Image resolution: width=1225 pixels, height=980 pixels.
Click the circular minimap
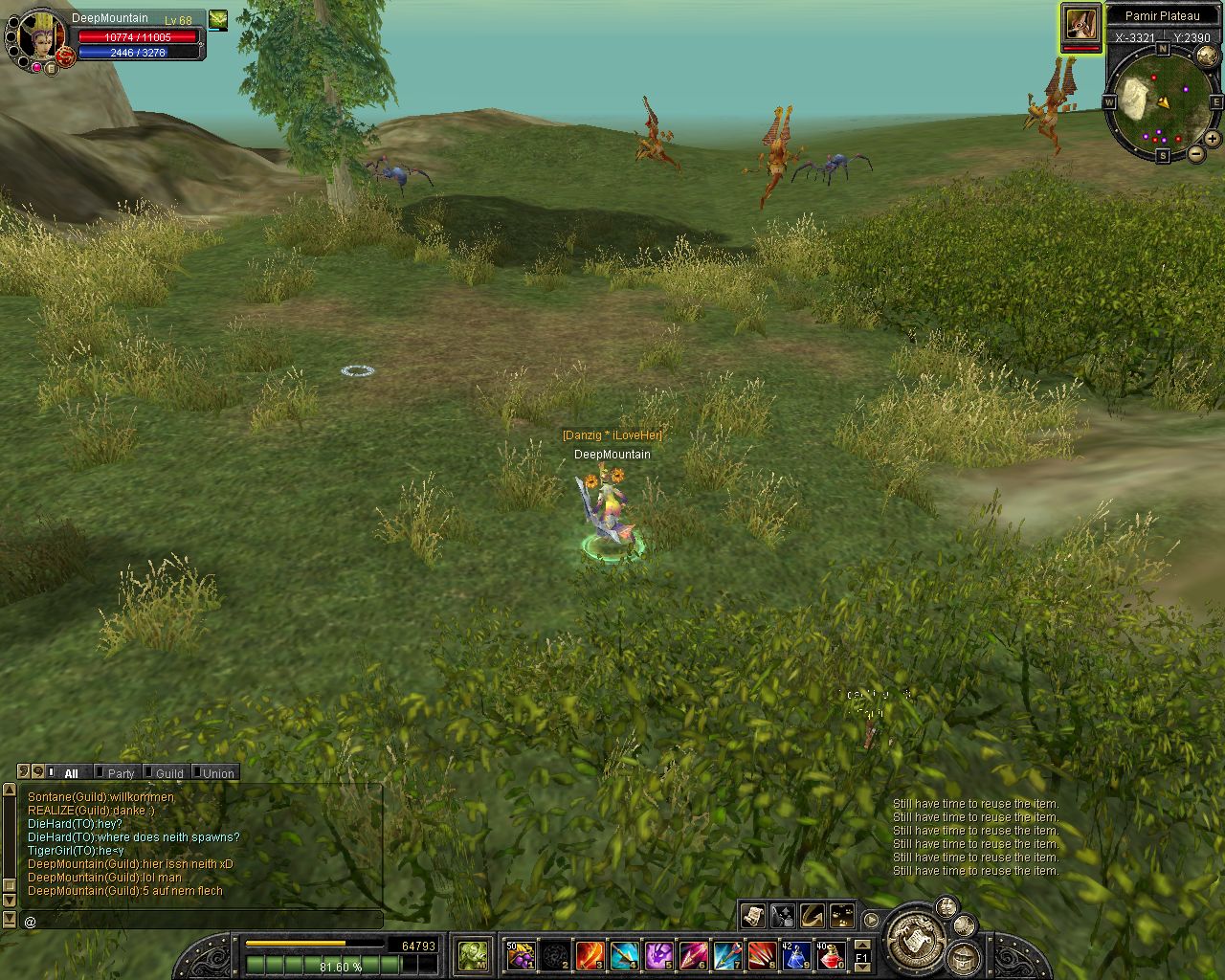[1162, 100]
